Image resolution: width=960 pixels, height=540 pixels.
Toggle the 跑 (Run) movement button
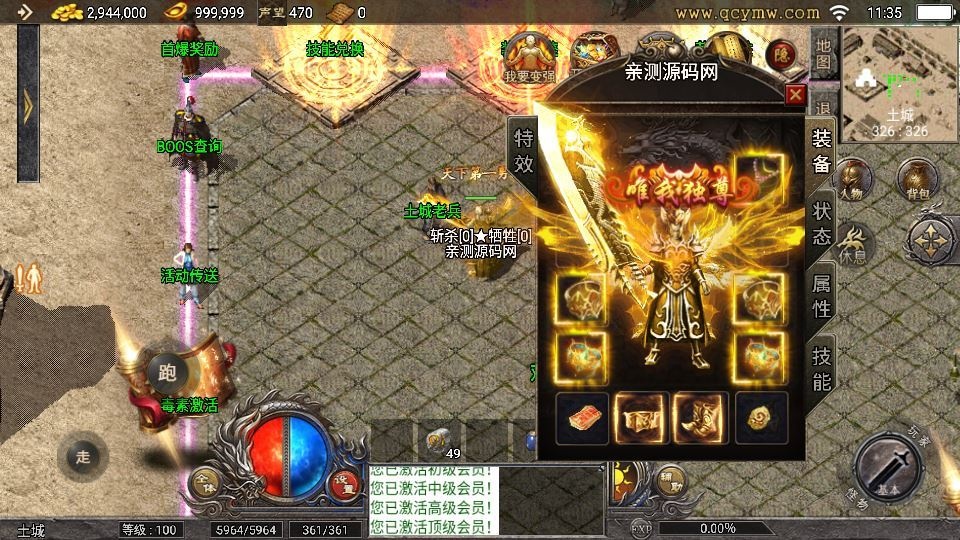pos(166,374)
